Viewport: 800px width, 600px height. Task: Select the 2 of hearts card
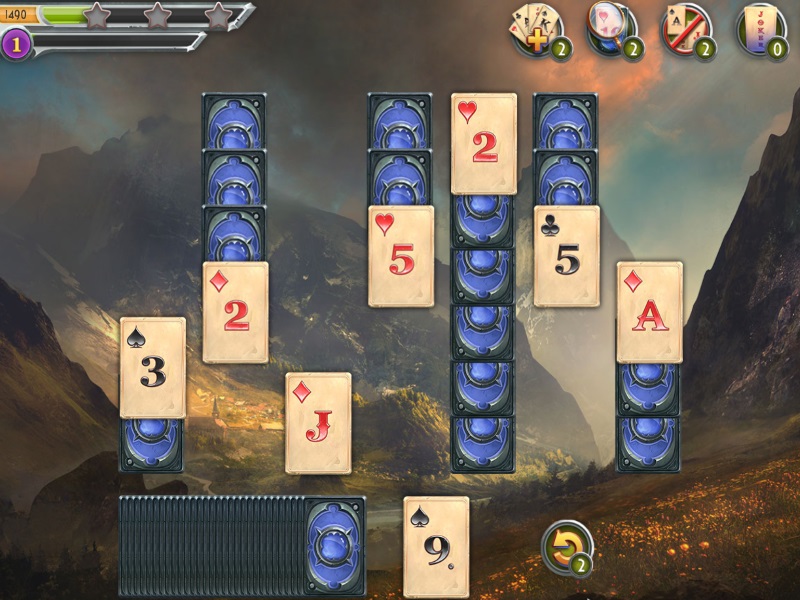click(x=484, y=143)
